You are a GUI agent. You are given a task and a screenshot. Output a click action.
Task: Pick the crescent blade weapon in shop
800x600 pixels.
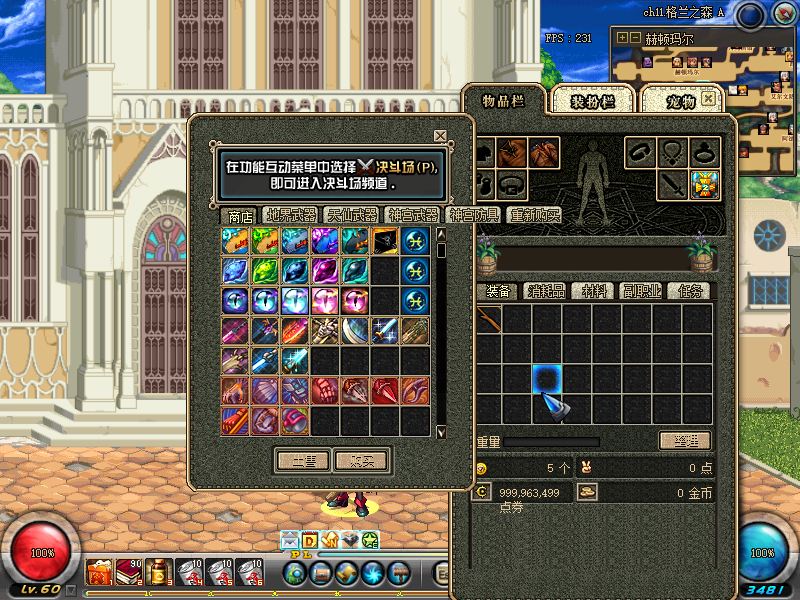pos(355,331)
